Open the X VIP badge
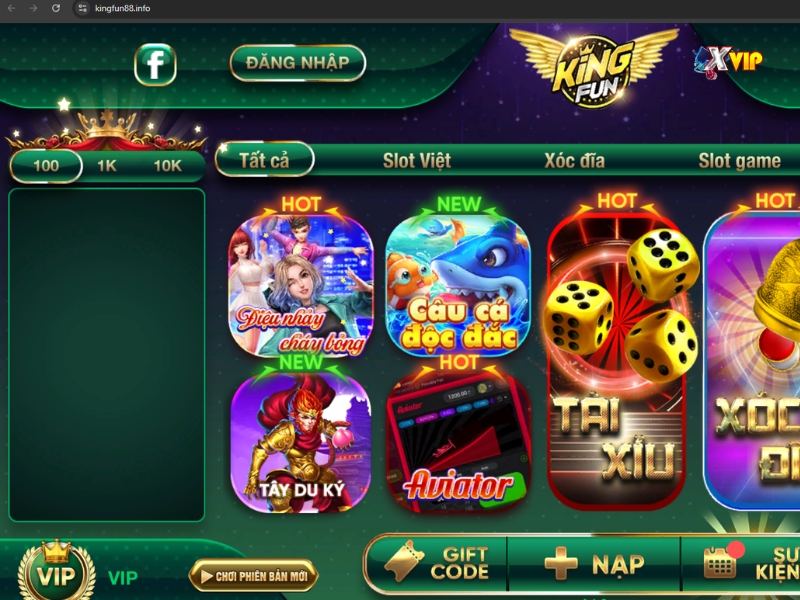Image resolution: width=800 pixels, height=600 pixels. 728,60
